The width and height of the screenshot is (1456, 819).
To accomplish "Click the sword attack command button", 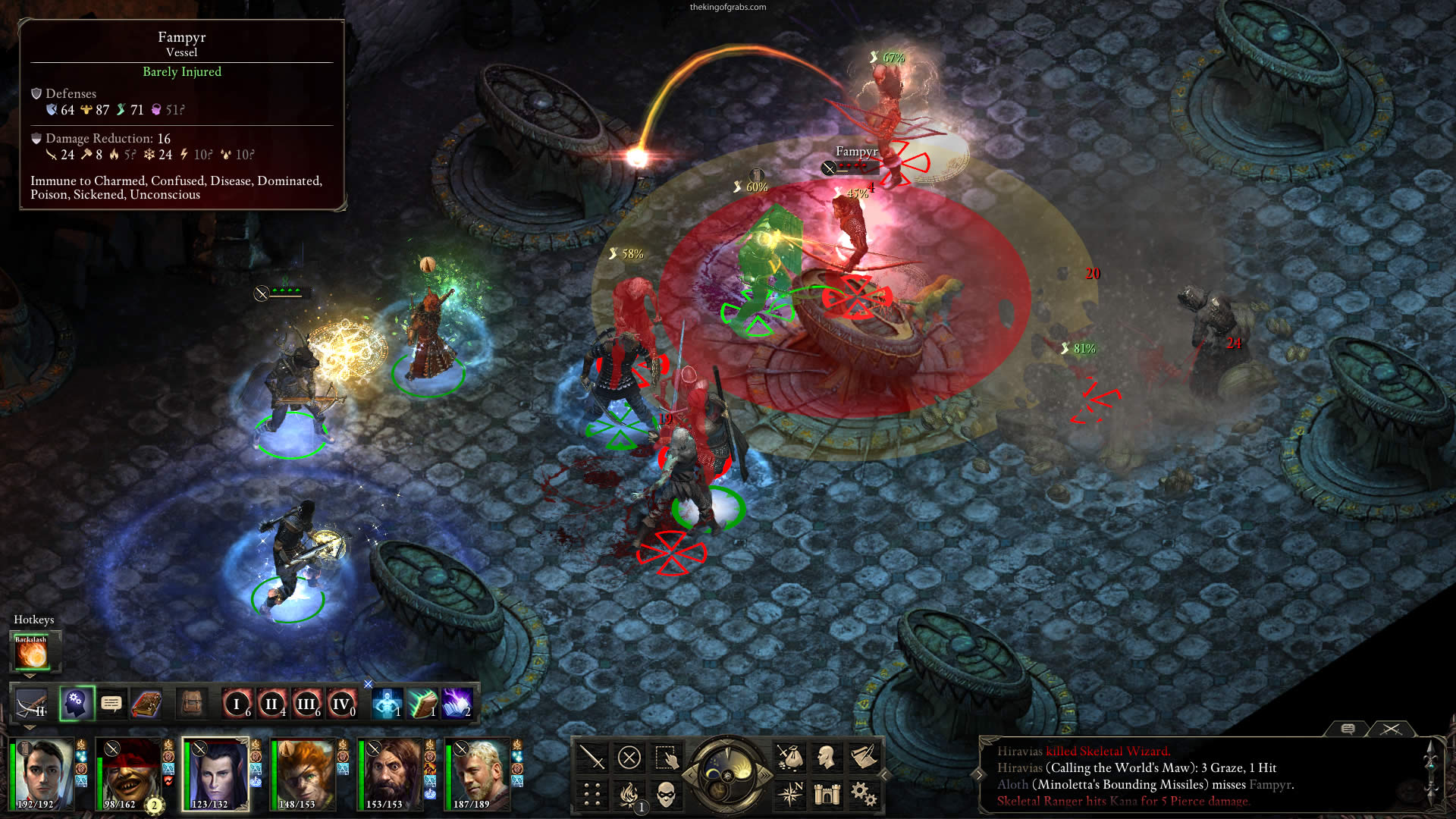I will 591,757.
